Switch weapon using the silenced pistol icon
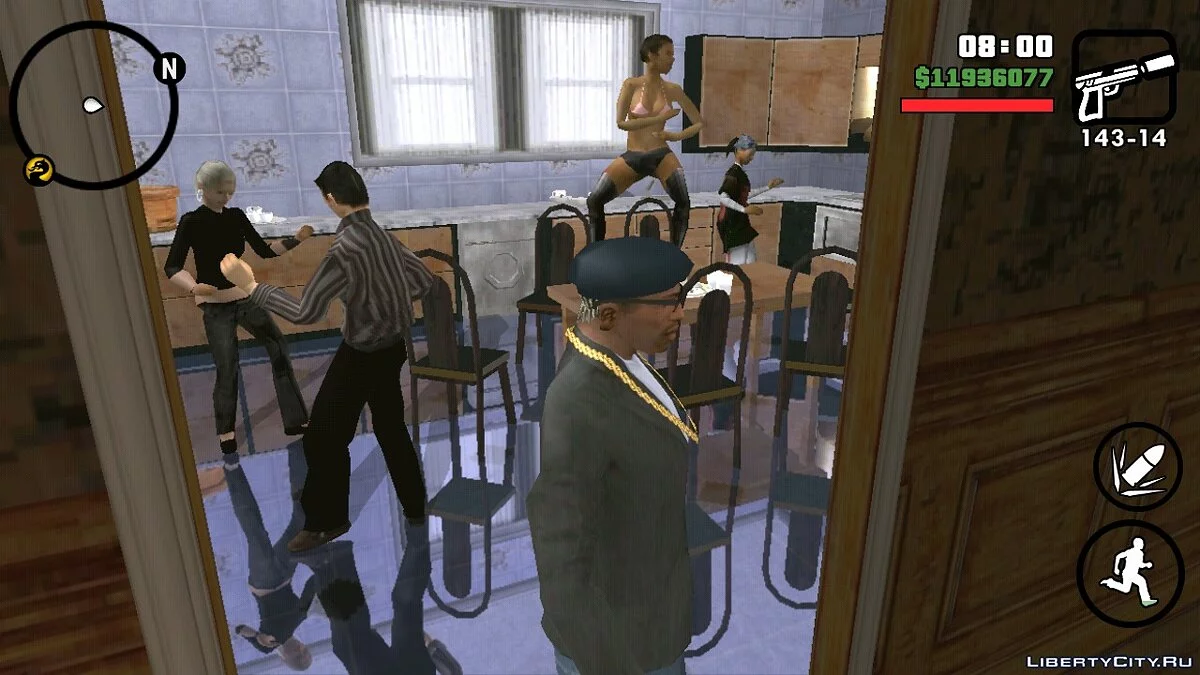This screenshot has width=1200, height=675. 1124,79
